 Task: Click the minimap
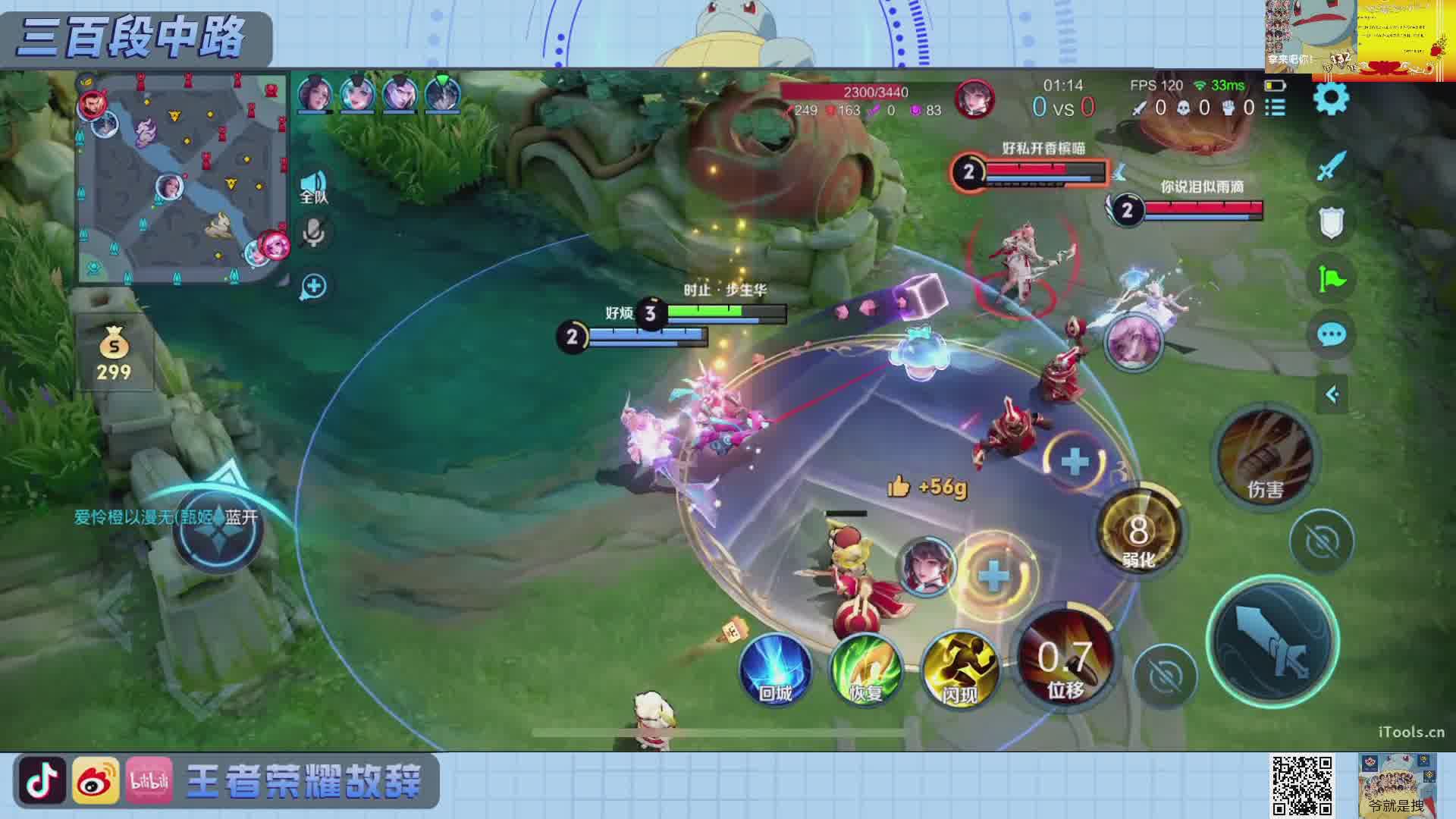(x=182, y=178)
